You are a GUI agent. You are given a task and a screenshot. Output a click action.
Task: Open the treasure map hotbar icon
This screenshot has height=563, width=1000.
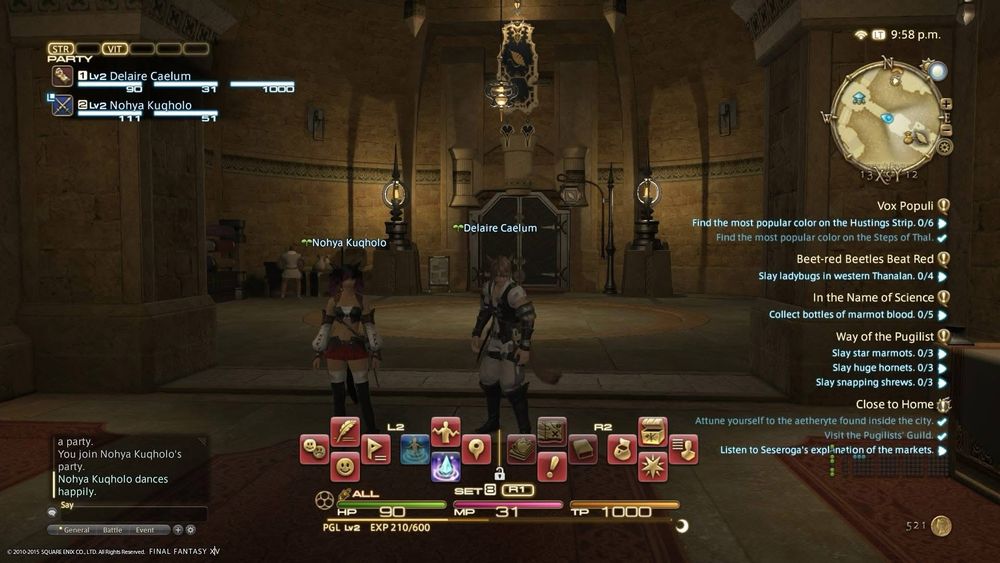click(x=551, y=431)
